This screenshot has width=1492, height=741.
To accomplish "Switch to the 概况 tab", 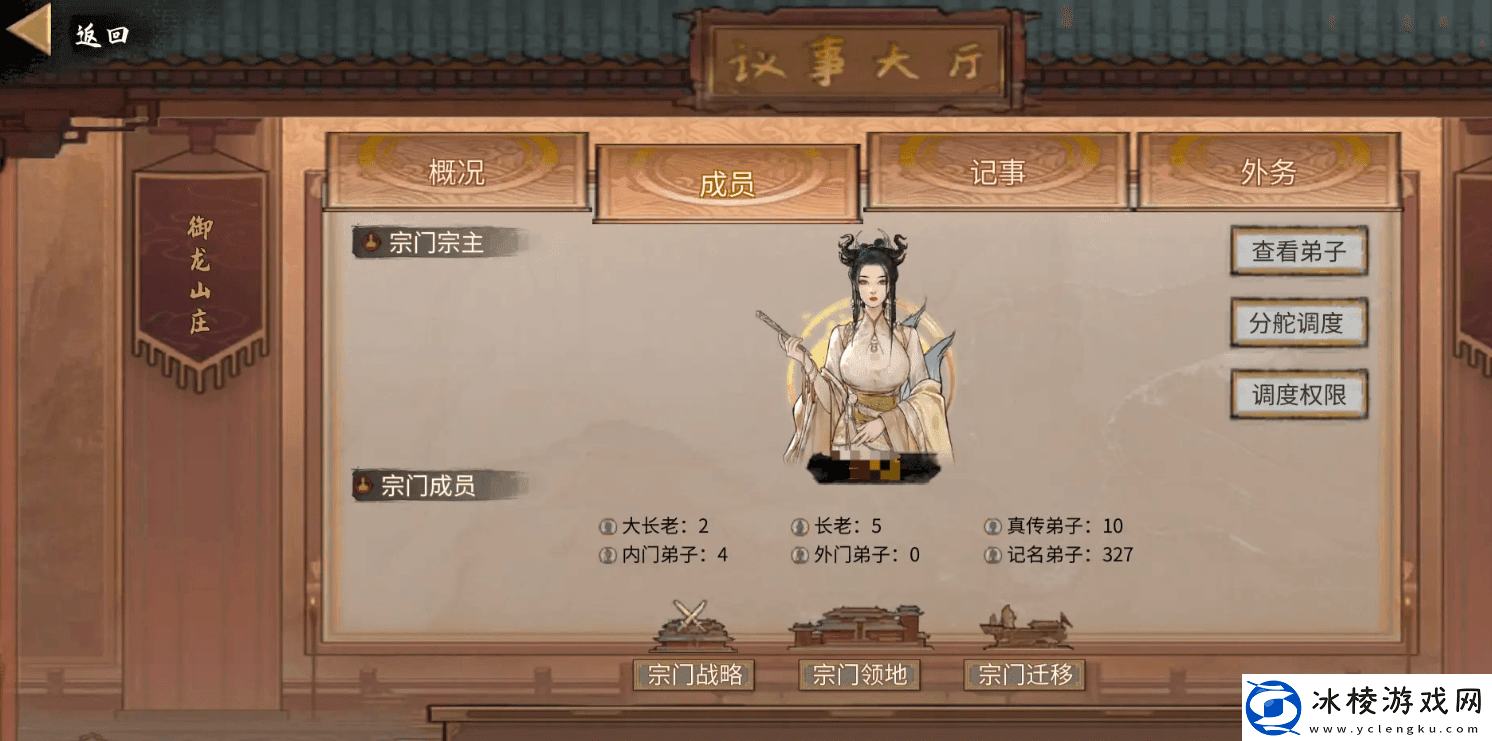I will (x=458, y=171).
